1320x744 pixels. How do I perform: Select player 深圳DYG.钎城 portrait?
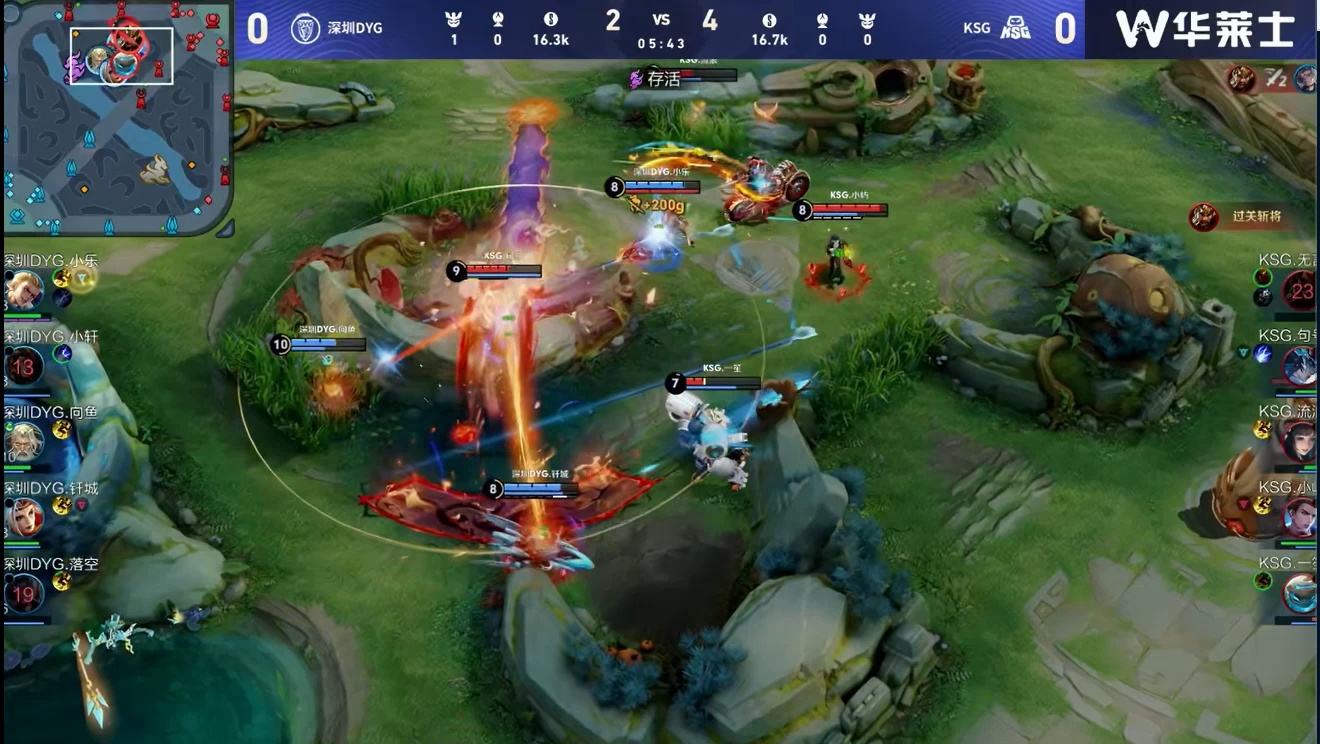click(23, 517)
